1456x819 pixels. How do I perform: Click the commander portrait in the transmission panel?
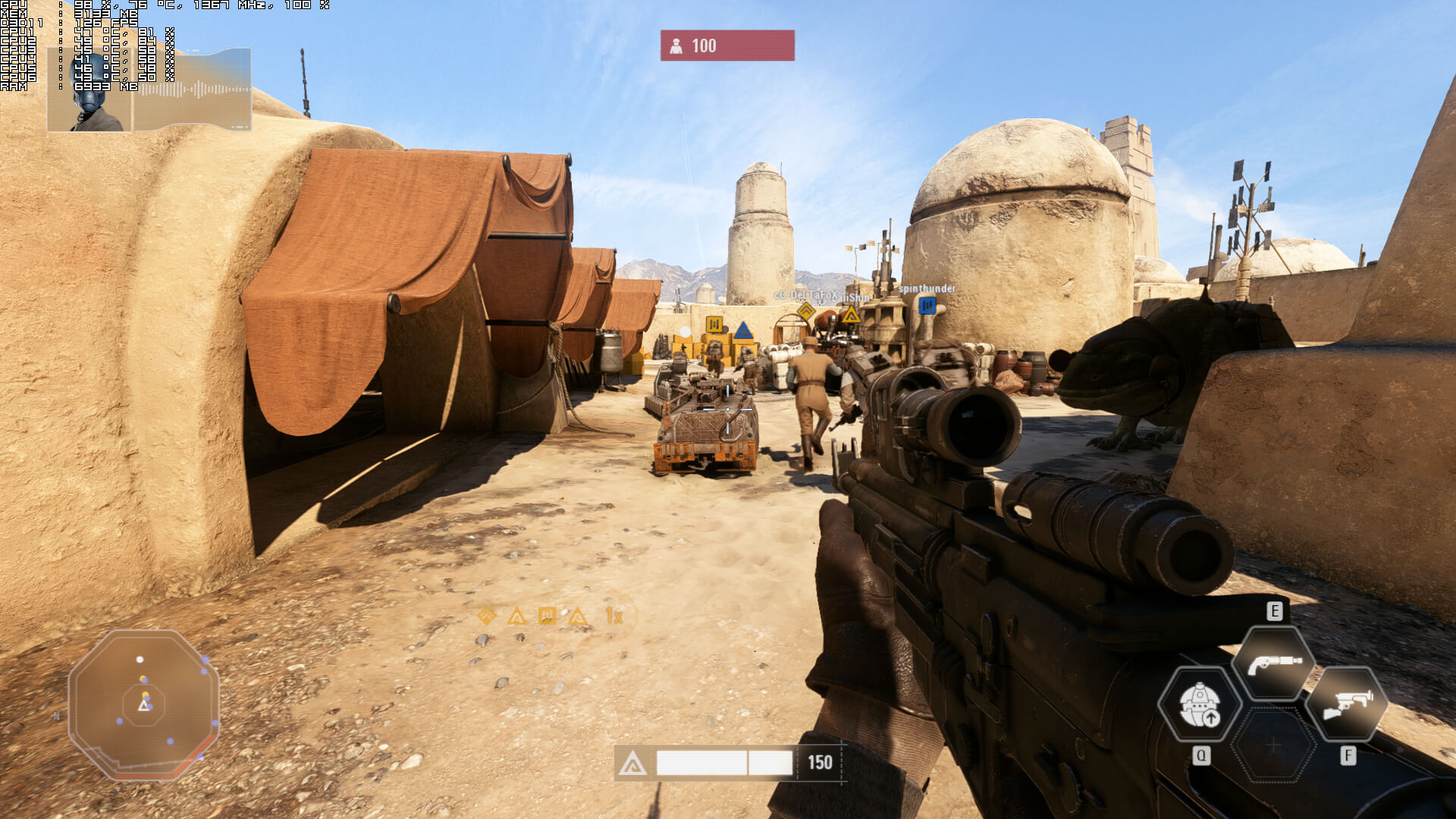click(89, 90)
